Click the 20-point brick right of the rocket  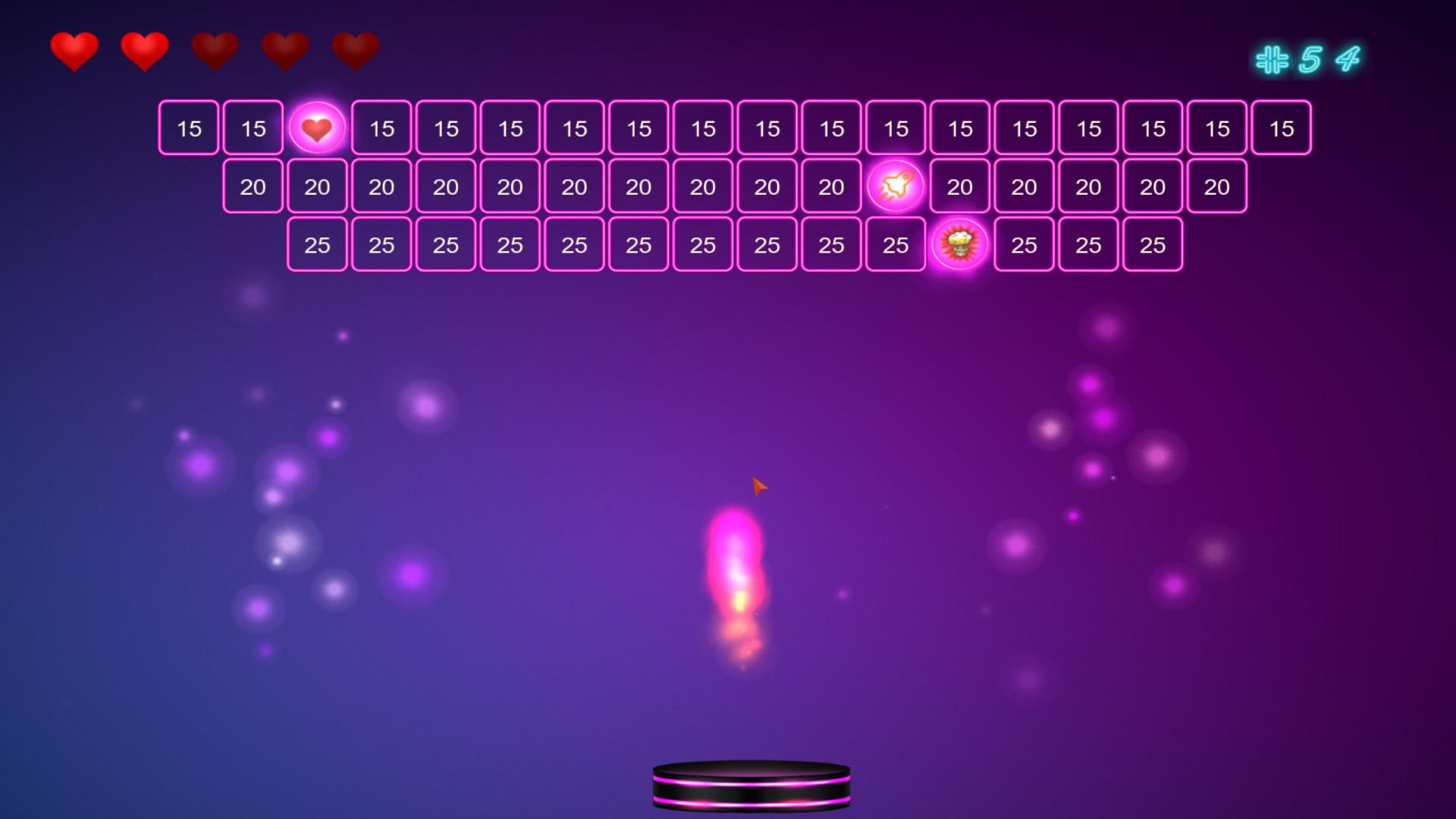[x=959, y=187]
